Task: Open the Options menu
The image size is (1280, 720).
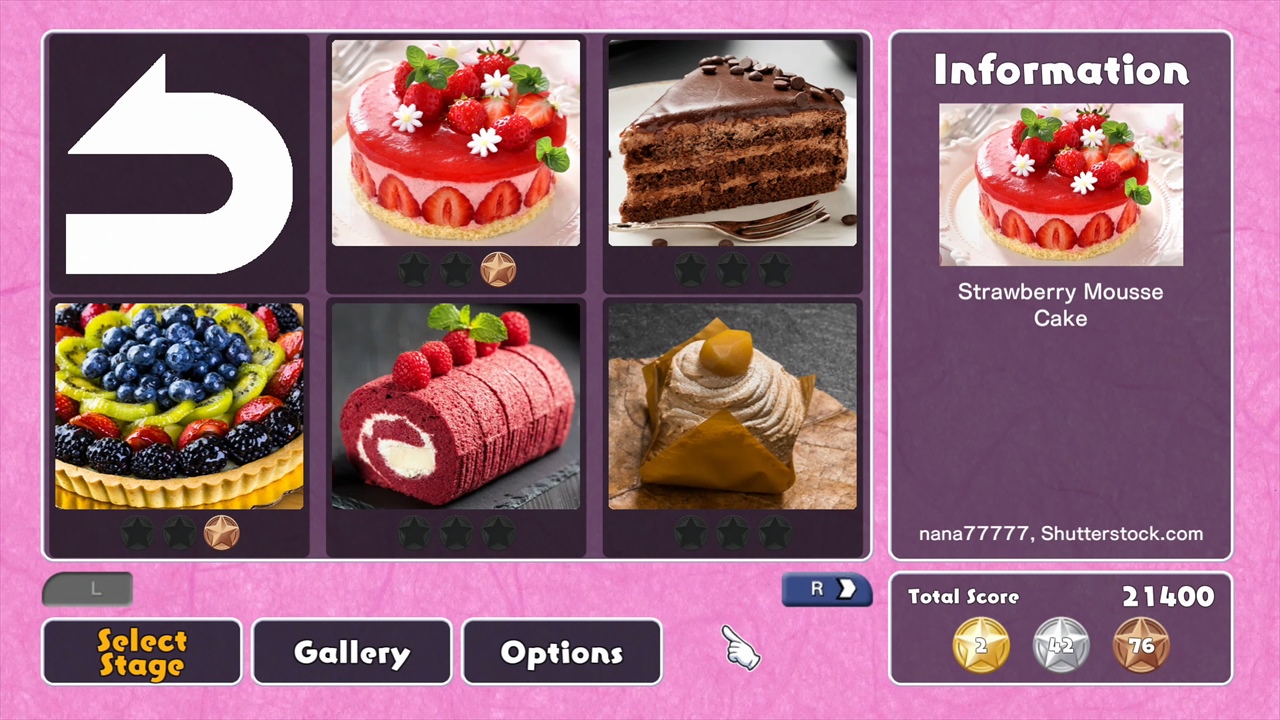Action: click(x=561, y=652)
